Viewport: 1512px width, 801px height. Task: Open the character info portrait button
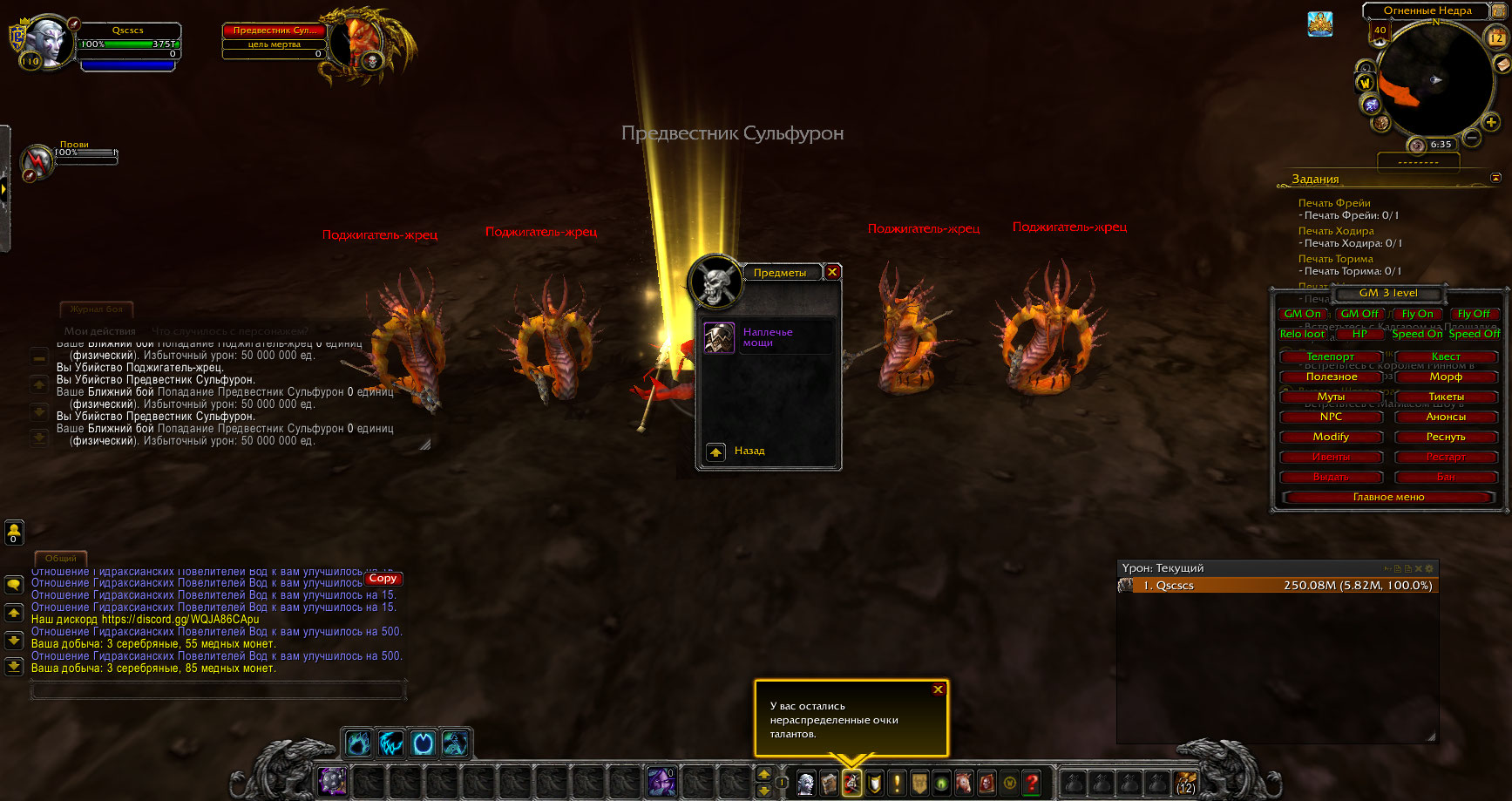pos(806,783)
